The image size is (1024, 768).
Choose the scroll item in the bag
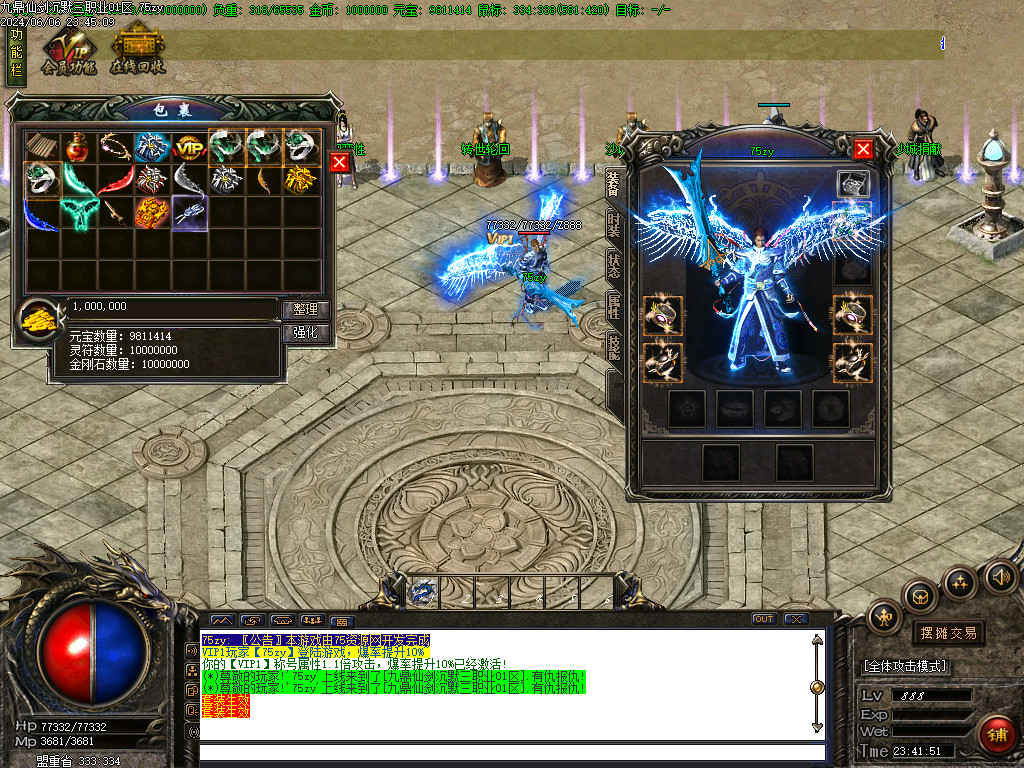click(41, 147)
